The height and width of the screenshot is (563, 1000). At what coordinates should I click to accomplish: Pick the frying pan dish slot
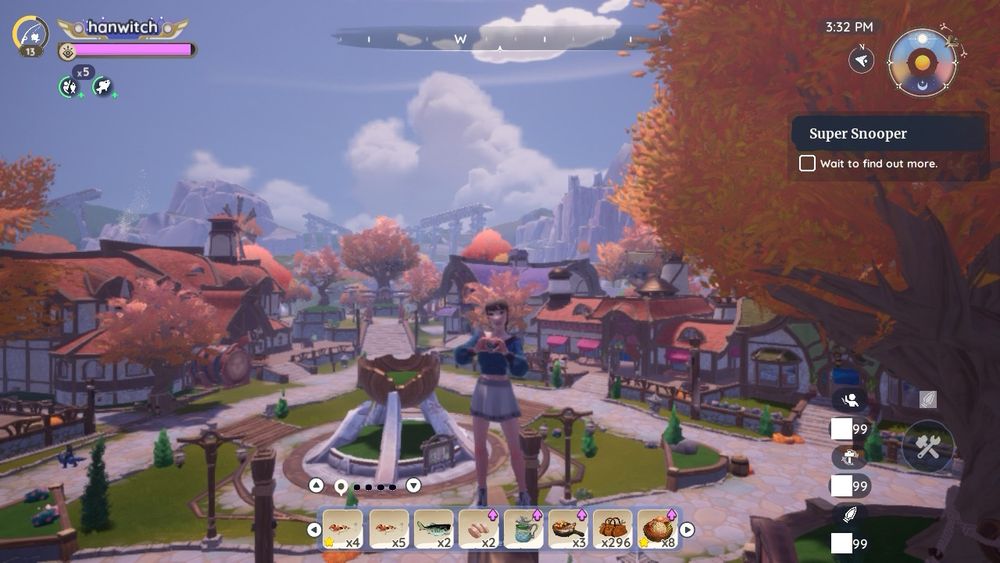tap(567, 528)
